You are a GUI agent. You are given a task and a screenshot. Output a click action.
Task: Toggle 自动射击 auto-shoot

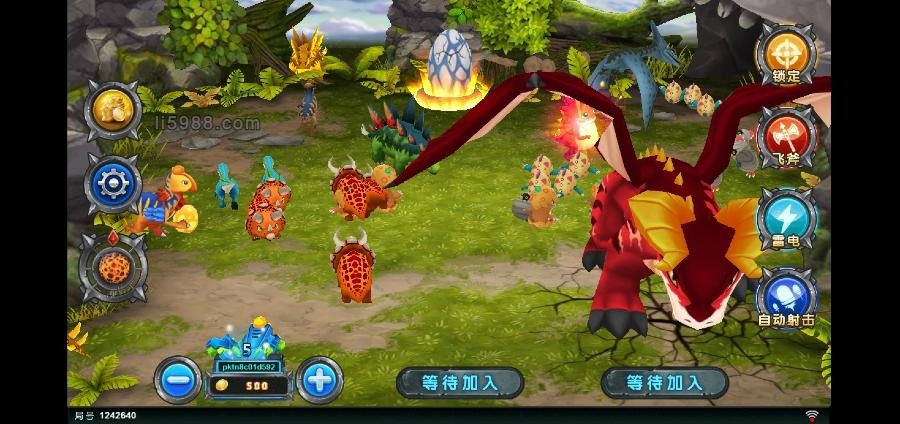tap(784, 296)
